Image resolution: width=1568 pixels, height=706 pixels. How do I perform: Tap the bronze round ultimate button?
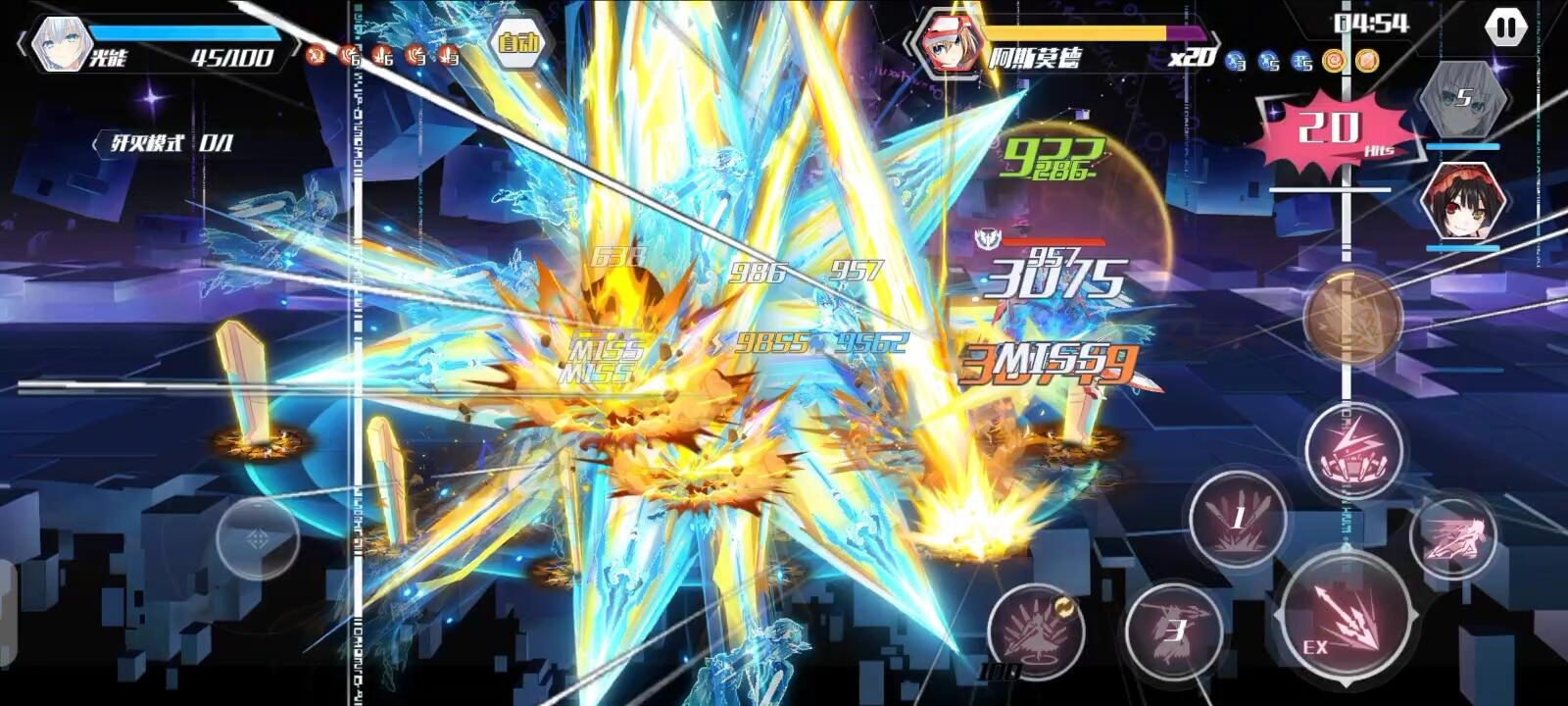coord(1352,316)
